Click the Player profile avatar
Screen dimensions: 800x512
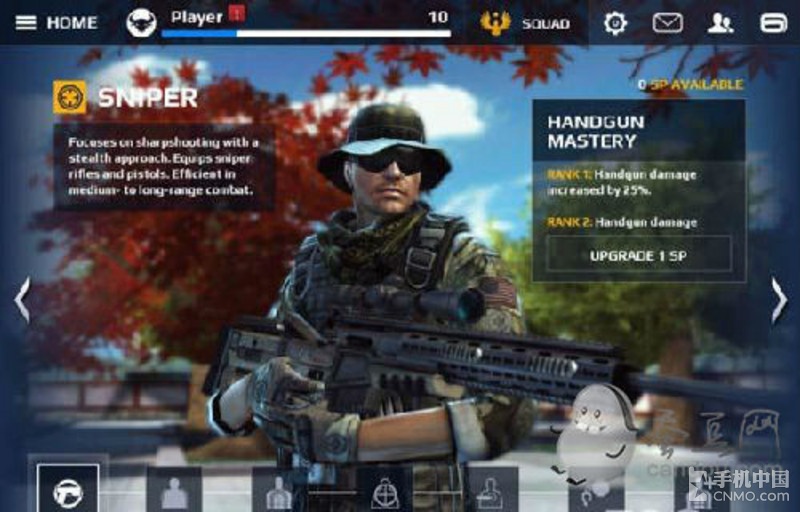142,22
